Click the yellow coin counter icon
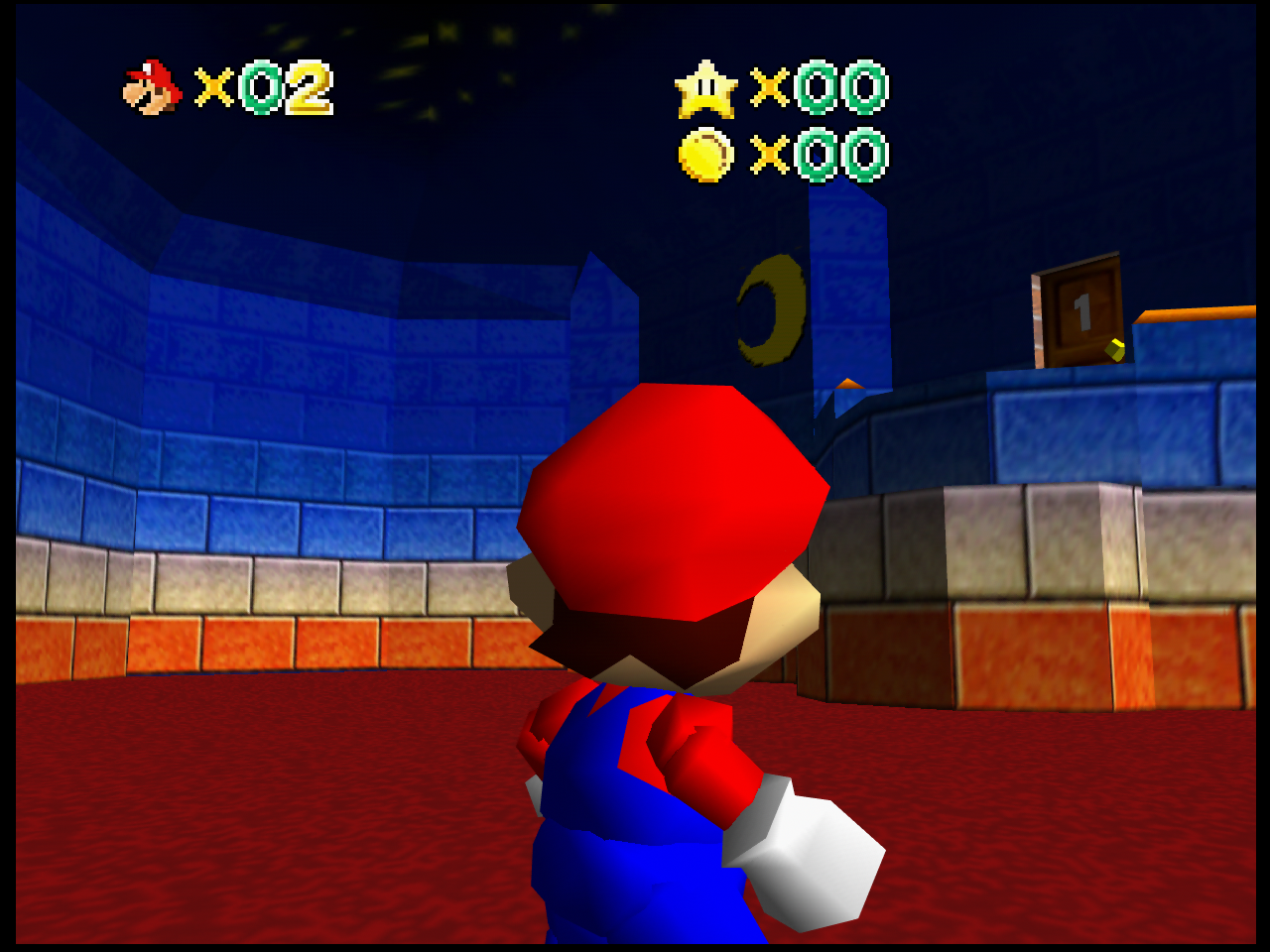1270x952 pixels. [705, 156]
